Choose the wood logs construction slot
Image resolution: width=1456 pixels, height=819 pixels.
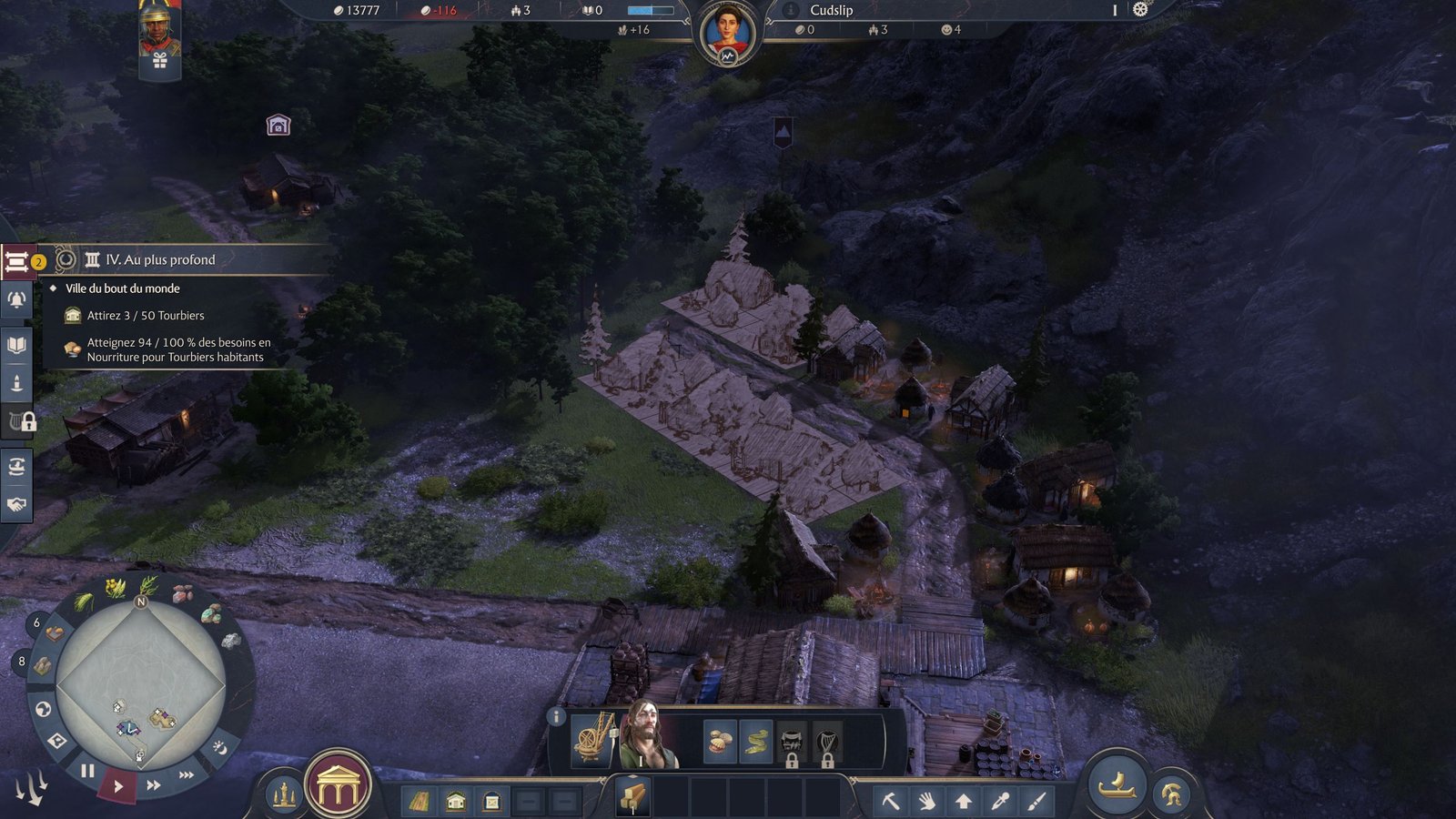click(633, 798)
